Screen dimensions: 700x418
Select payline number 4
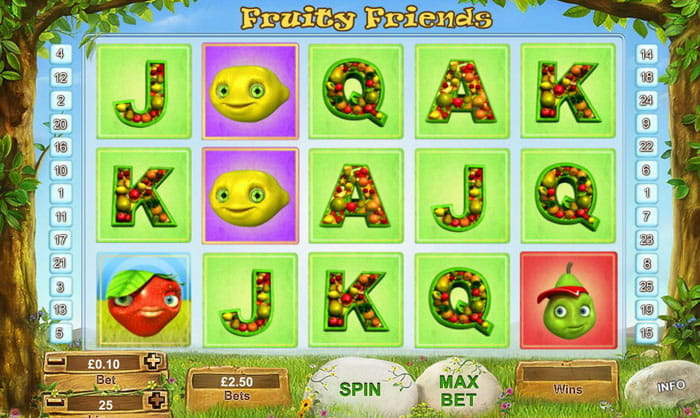click(61, 53)
